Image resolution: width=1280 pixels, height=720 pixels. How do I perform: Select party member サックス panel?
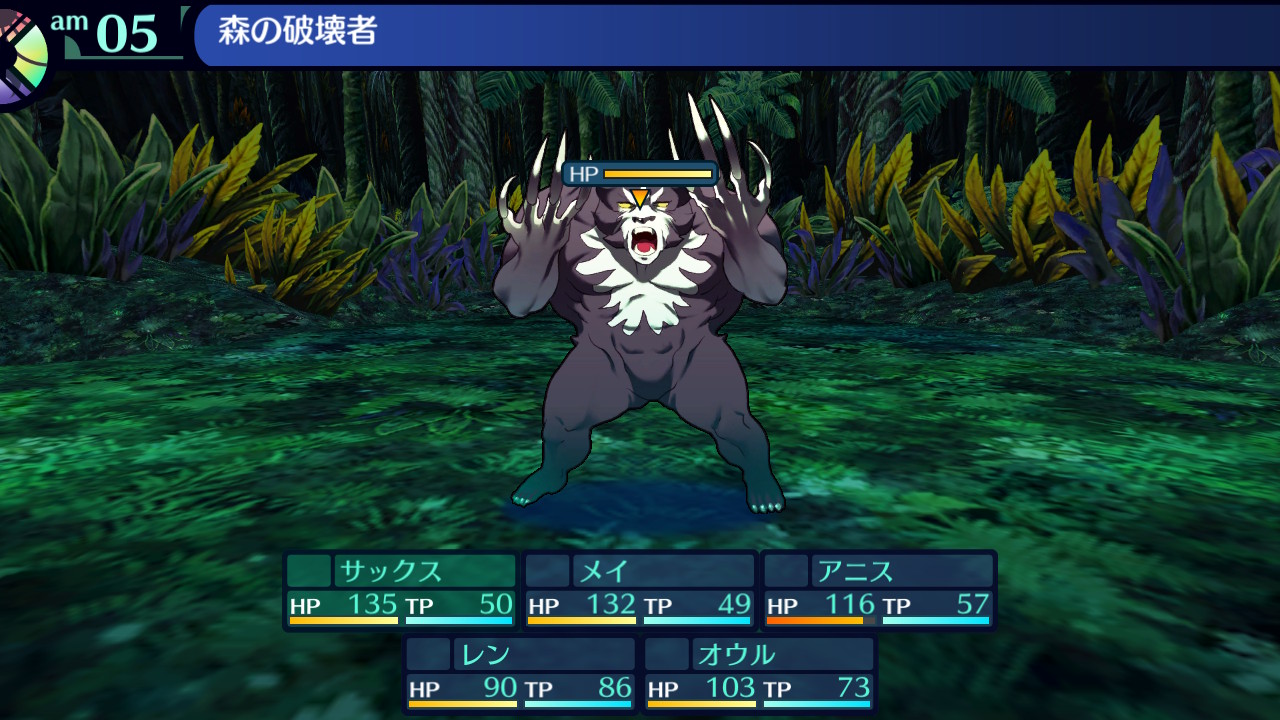(x=400, y=590)
